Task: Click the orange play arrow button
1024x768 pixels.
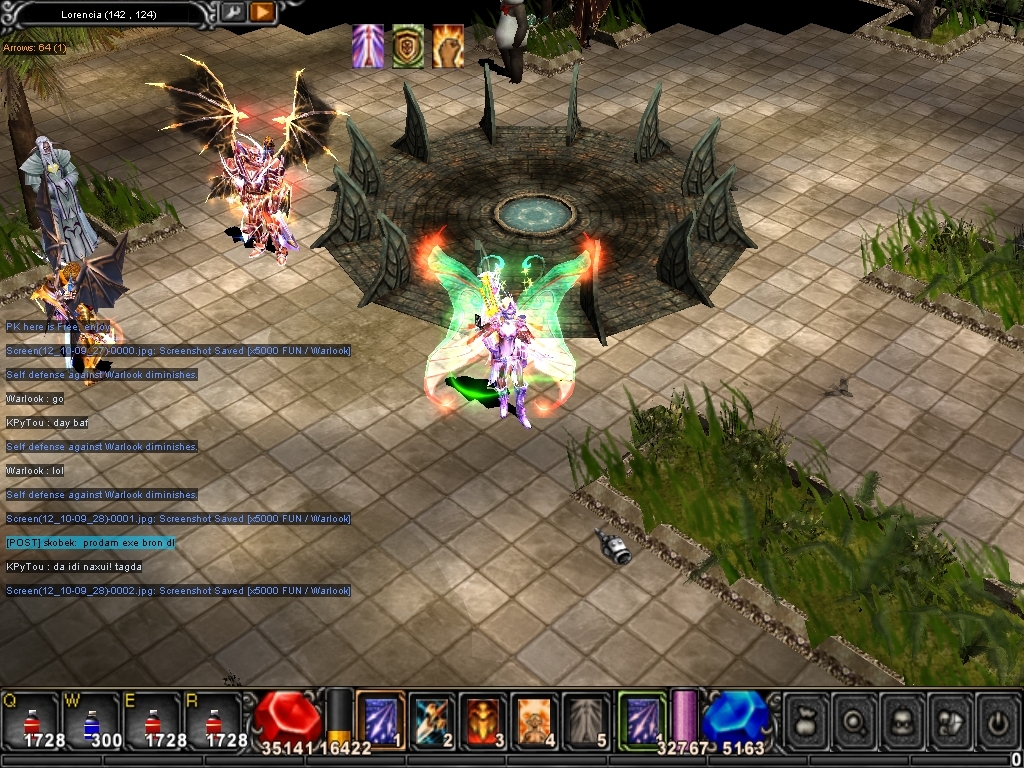Action: click(262, 13)
